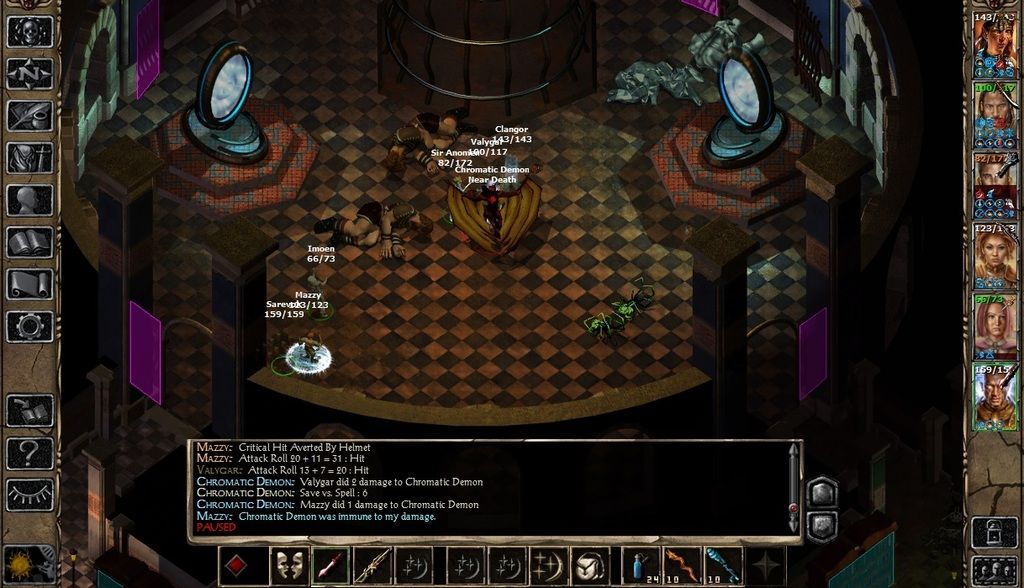Open the party inventory screen
This screenshot has height=588, width=1024.
click(30, 158)
